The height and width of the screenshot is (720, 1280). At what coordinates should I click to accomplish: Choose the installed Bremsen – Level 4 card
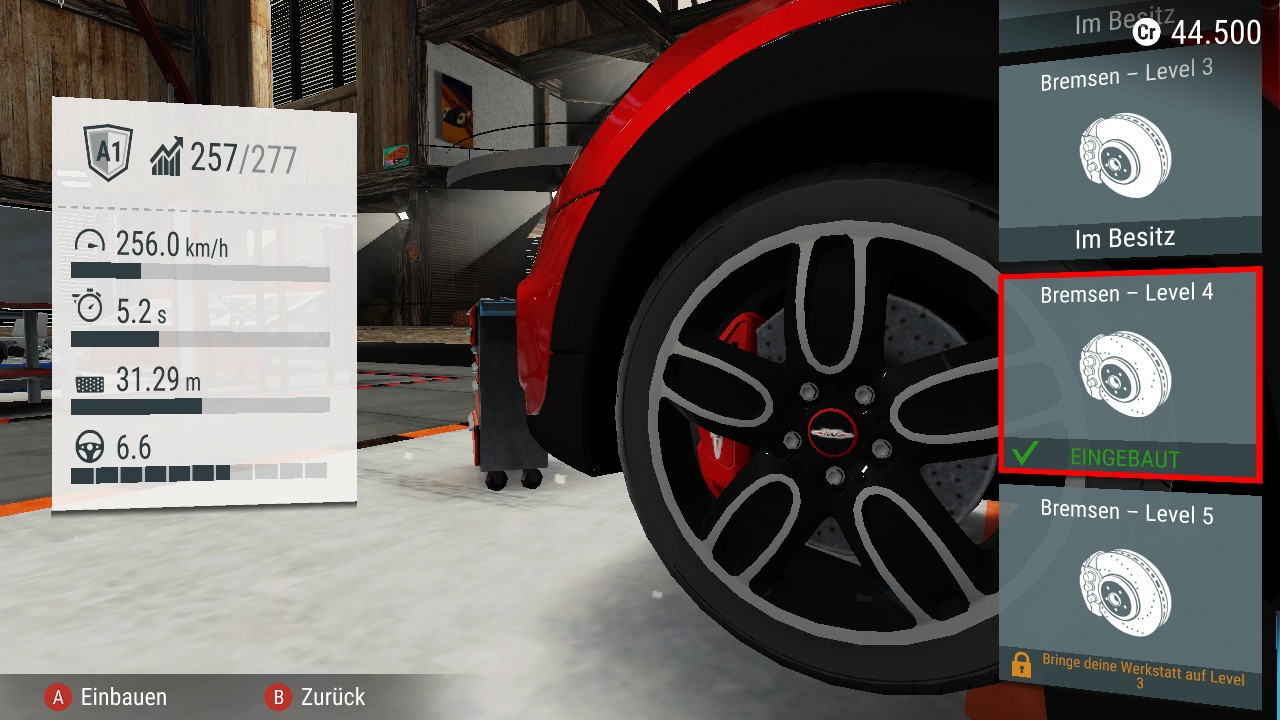pyautogui.click(x=1128, y=375)
